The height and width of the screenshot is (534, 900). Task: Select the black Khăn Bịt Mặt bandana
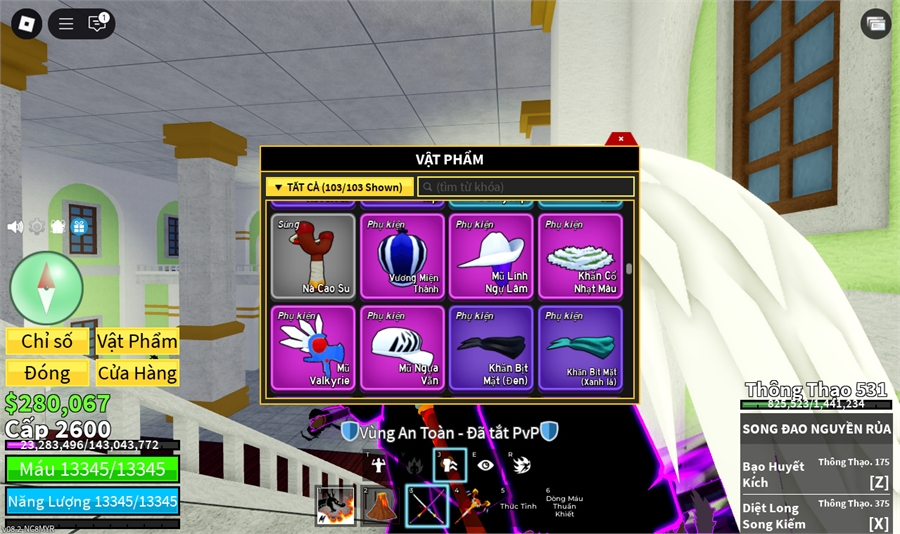pos(490,348)
